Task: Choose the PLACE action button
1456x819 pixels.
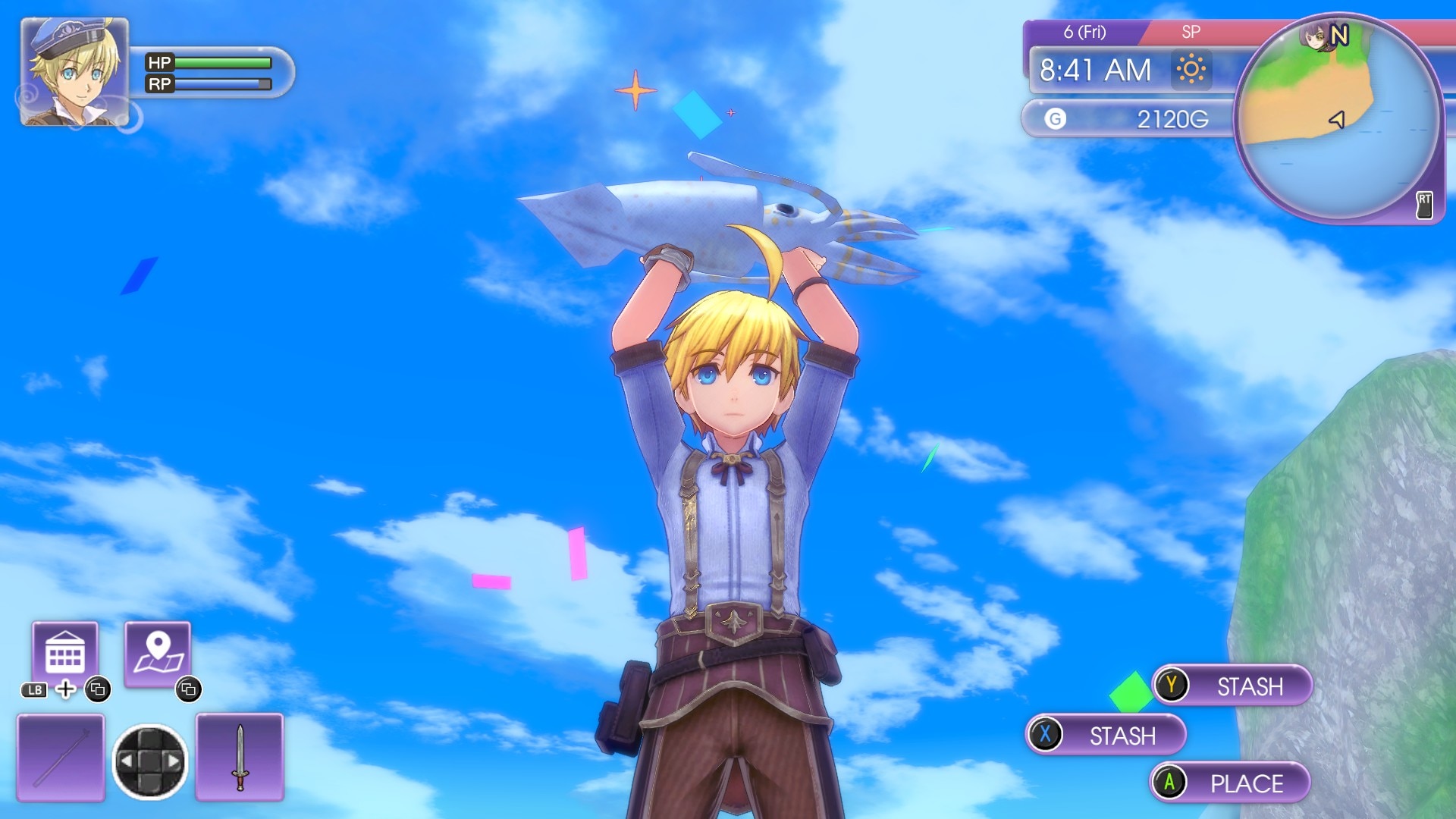Action: (x=1230, y=783)
